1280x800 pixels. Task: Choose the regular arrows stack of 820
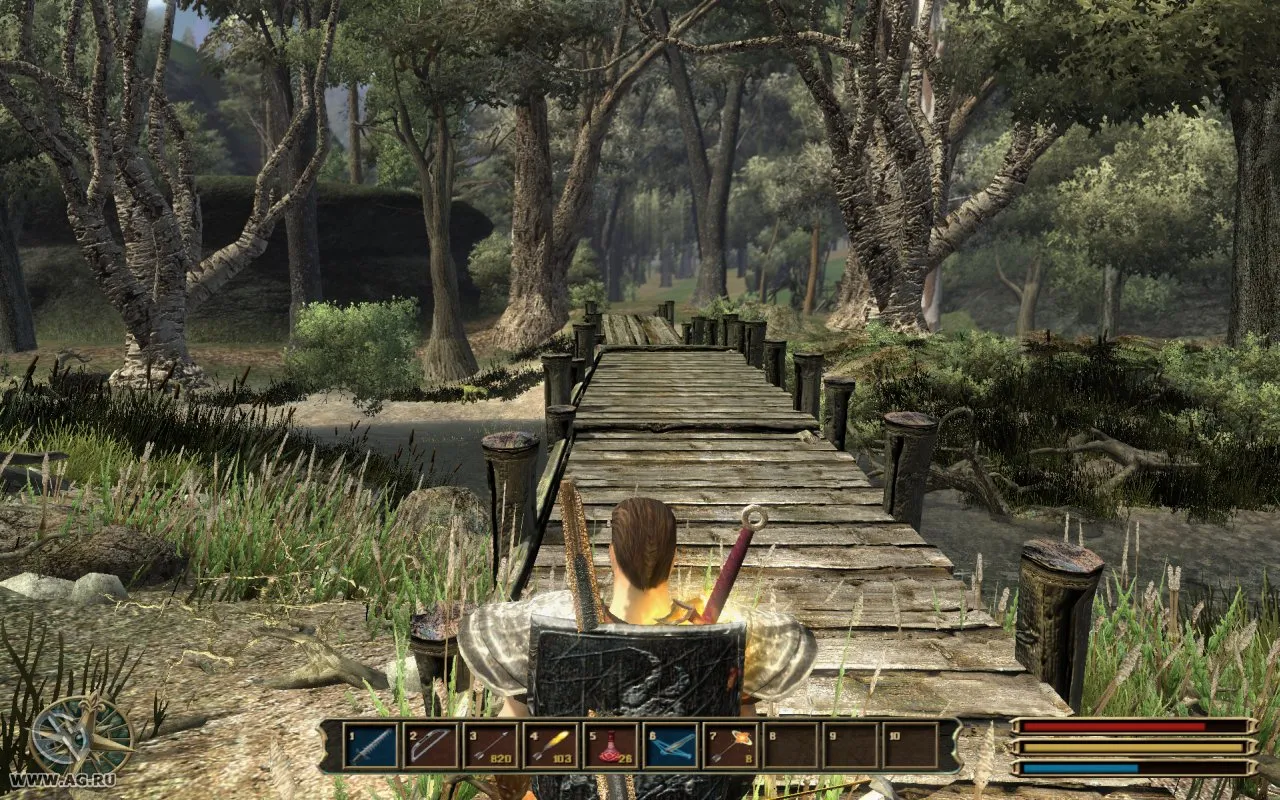[490, 746]
